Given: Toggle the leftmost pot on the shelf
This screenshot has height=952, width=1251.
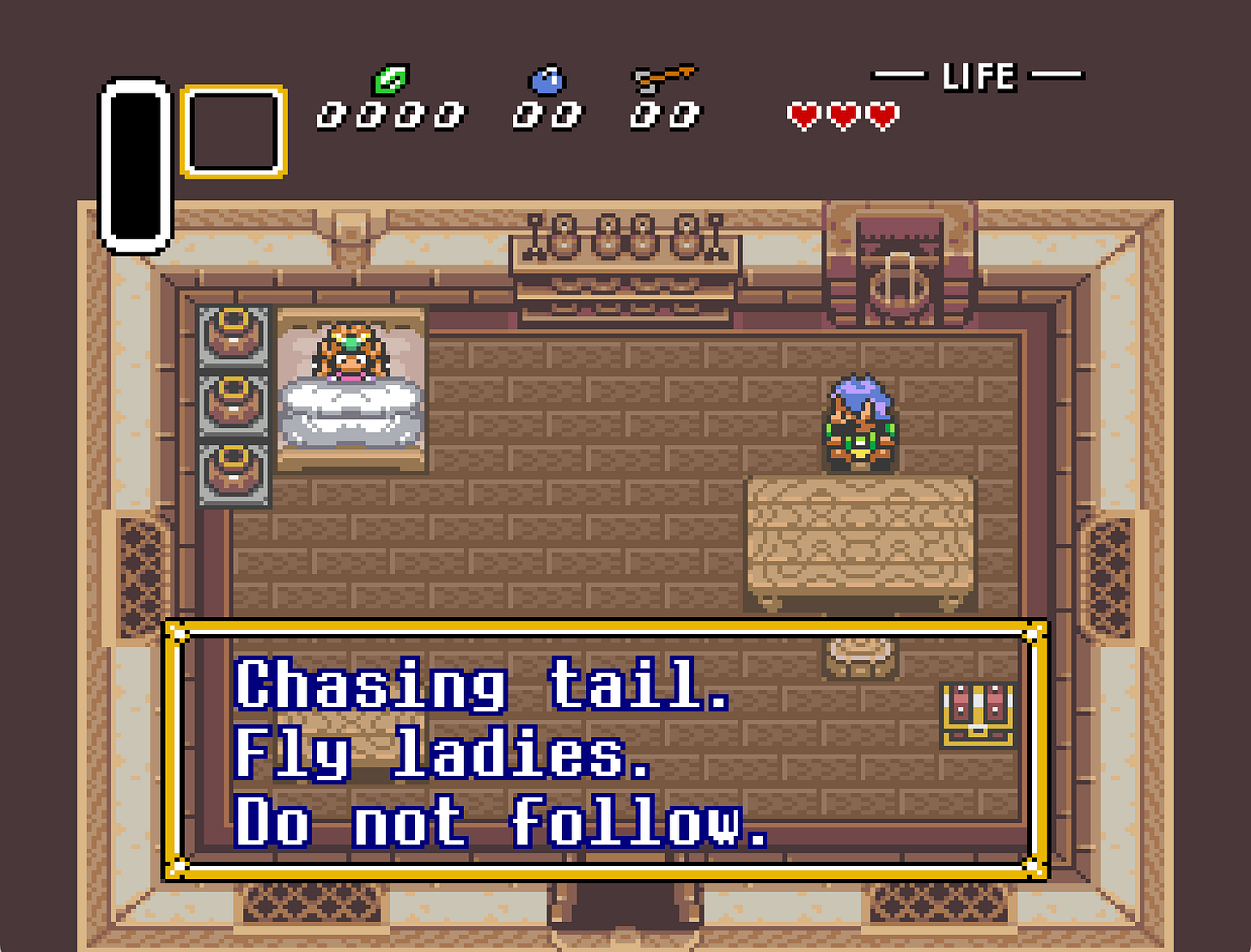Looking at the screenshot, I should coord(232,335).
